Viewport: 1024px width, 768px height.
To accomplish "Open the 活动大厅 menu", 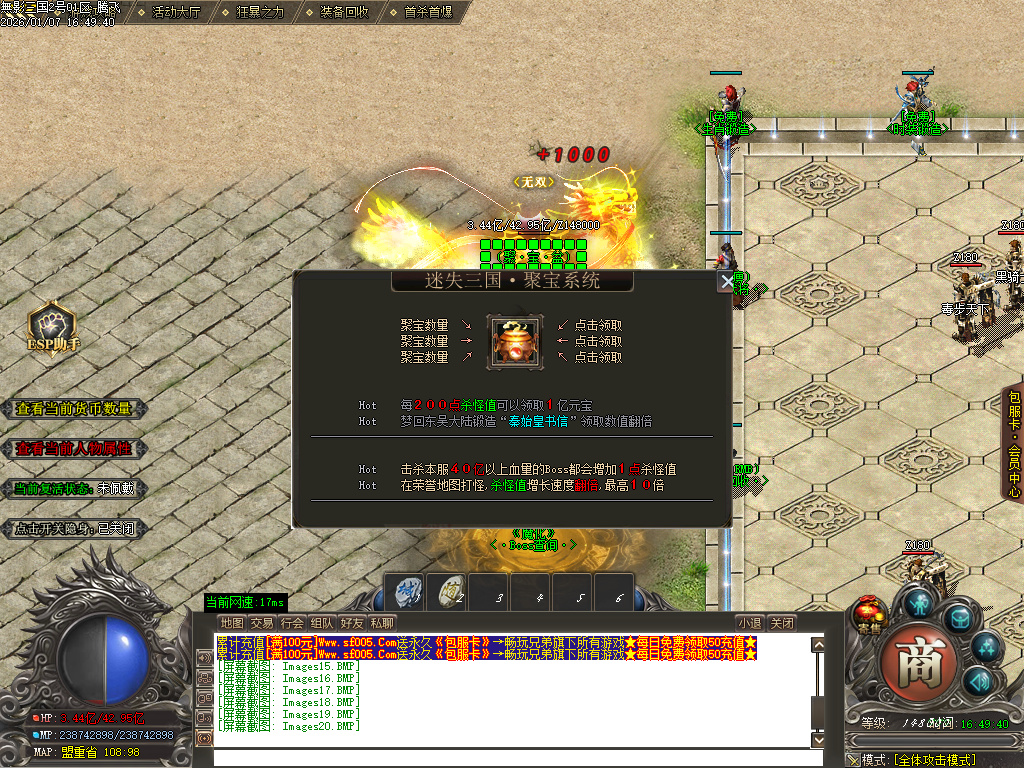I will [176, 12].
